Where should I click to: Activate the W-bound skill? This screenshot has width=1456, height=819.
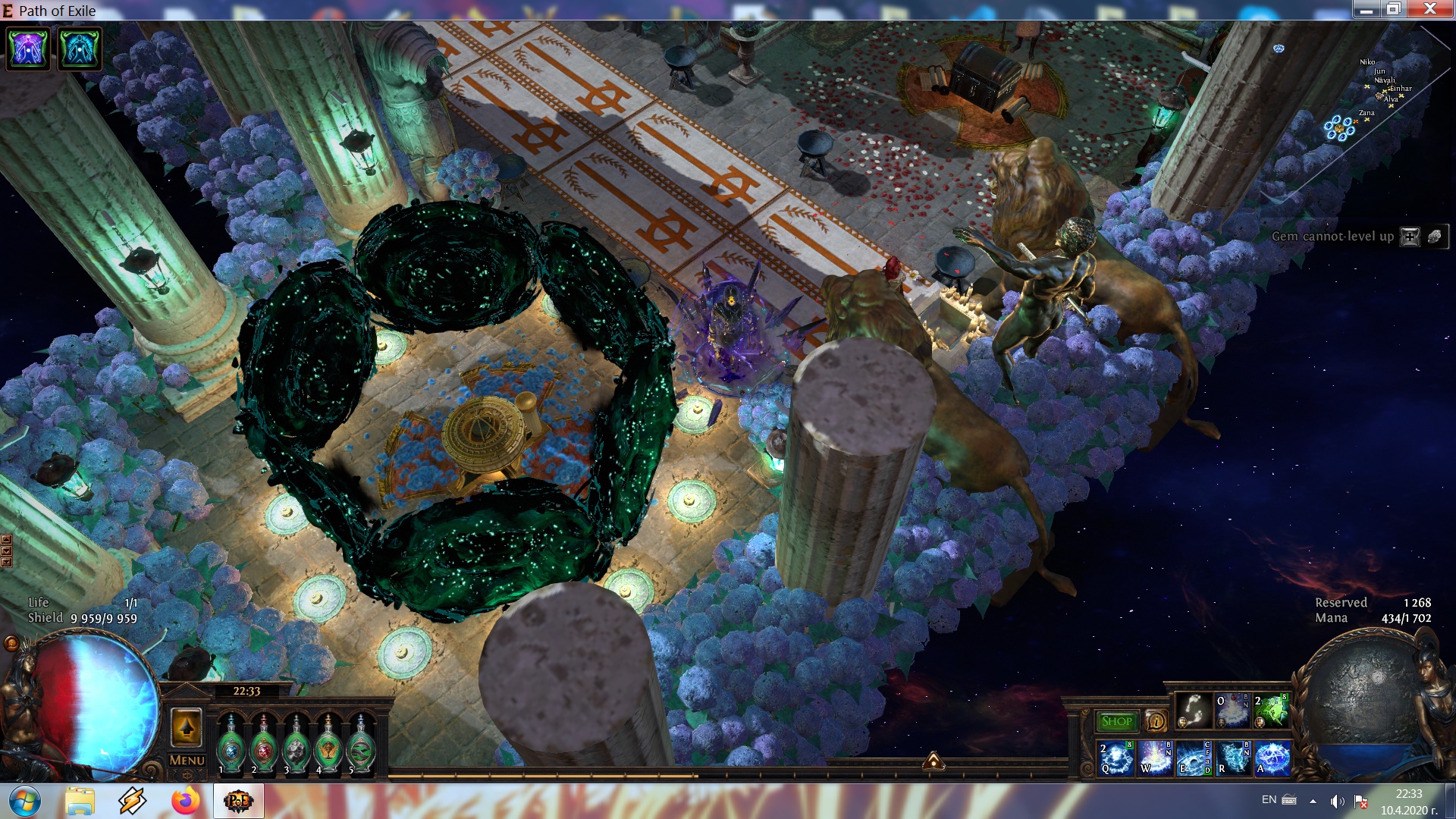click(x=1155, y=758)
